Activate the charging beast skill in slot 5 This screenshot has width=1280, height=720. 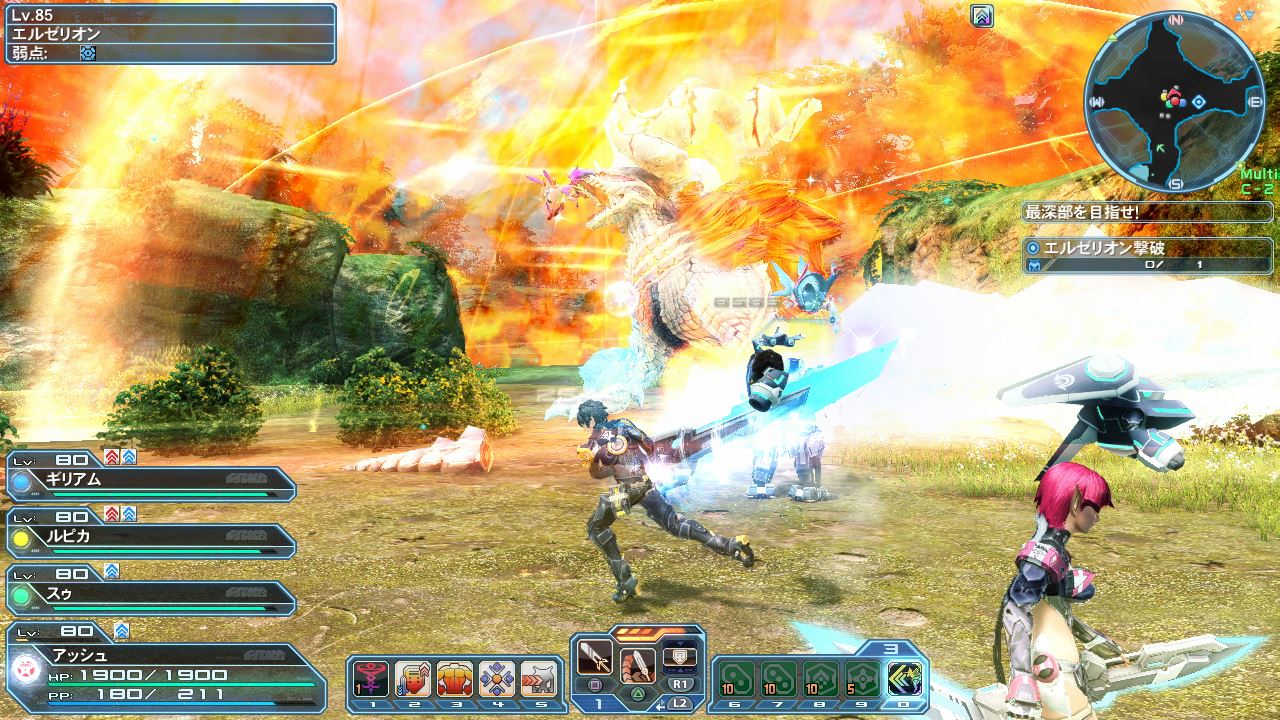point(538,678)
